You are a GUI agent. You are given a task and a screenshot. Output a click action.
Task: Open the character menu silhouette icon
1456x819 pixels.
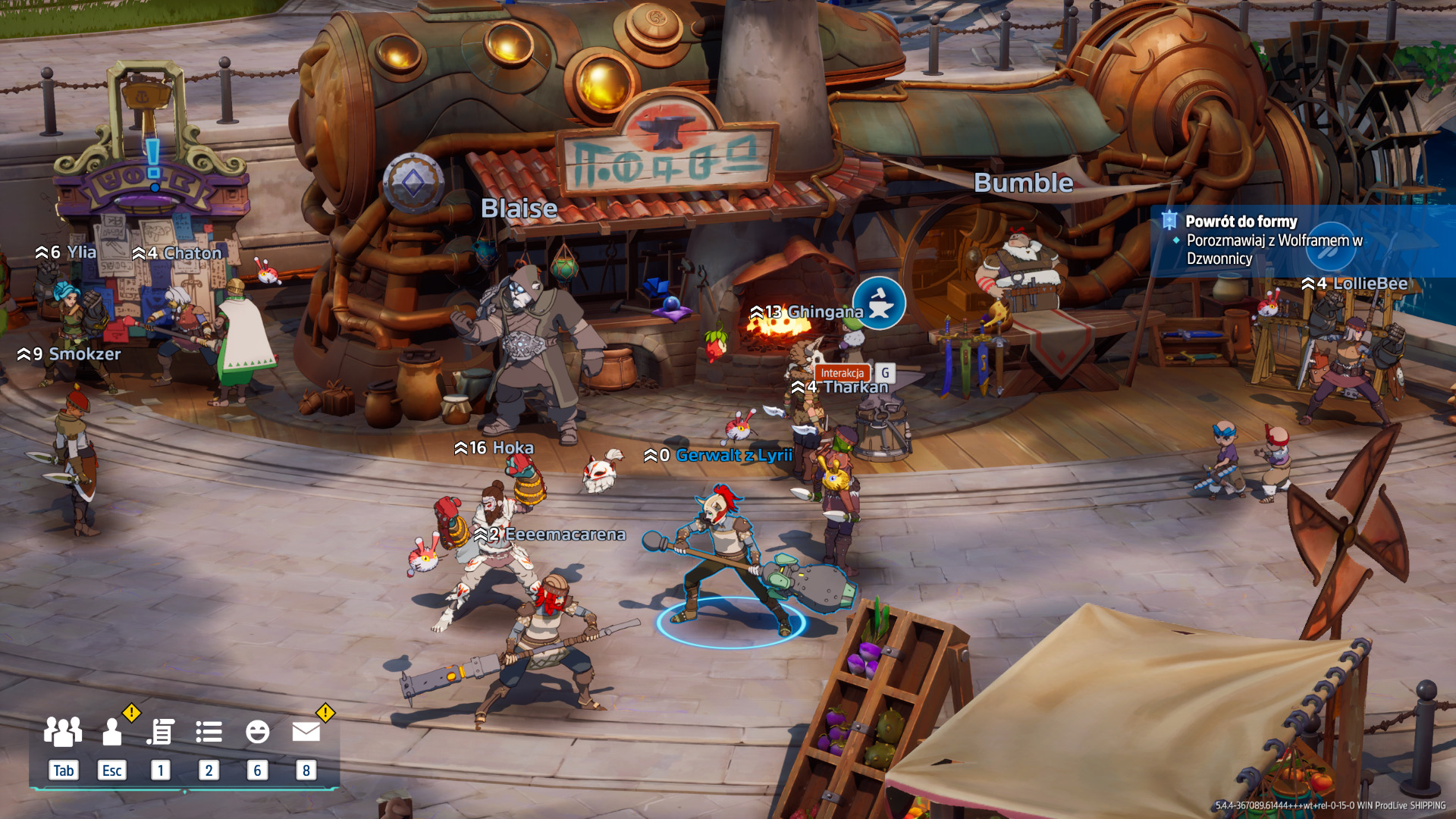tap(112, 732)
